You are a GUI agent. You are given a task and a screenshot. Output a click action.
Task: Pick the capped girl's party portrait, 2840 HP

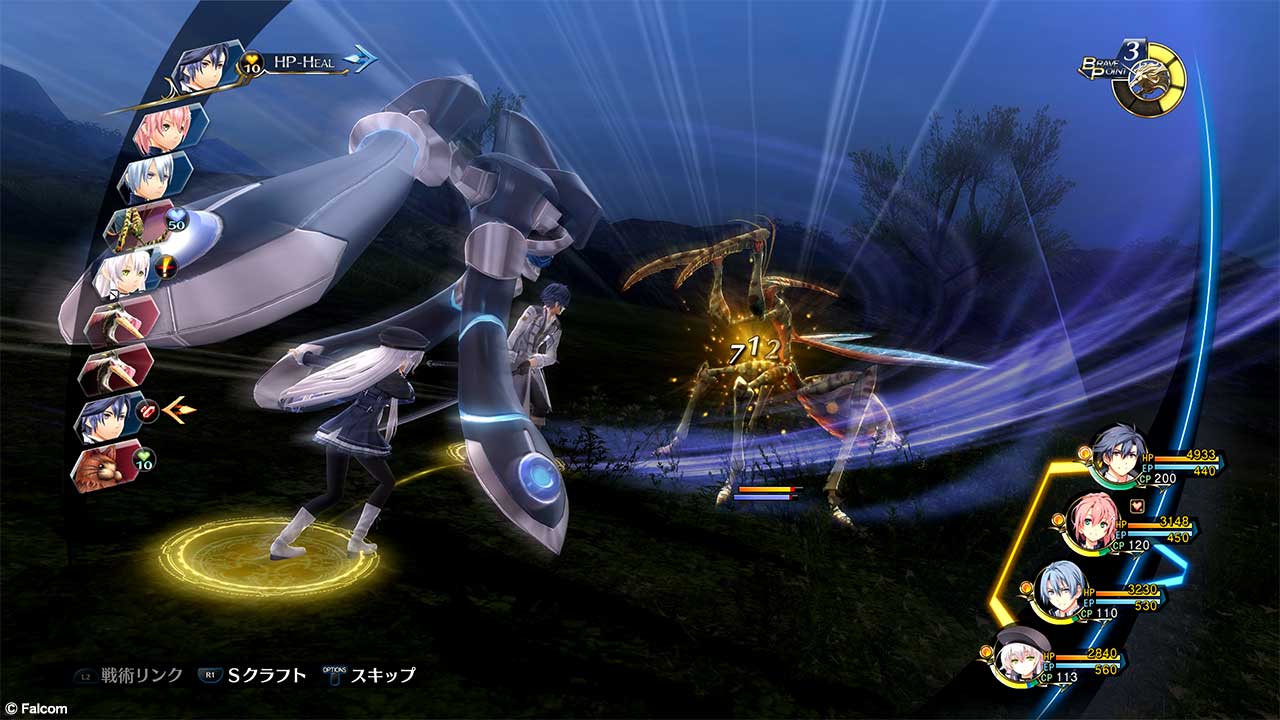click(1018, 656)
